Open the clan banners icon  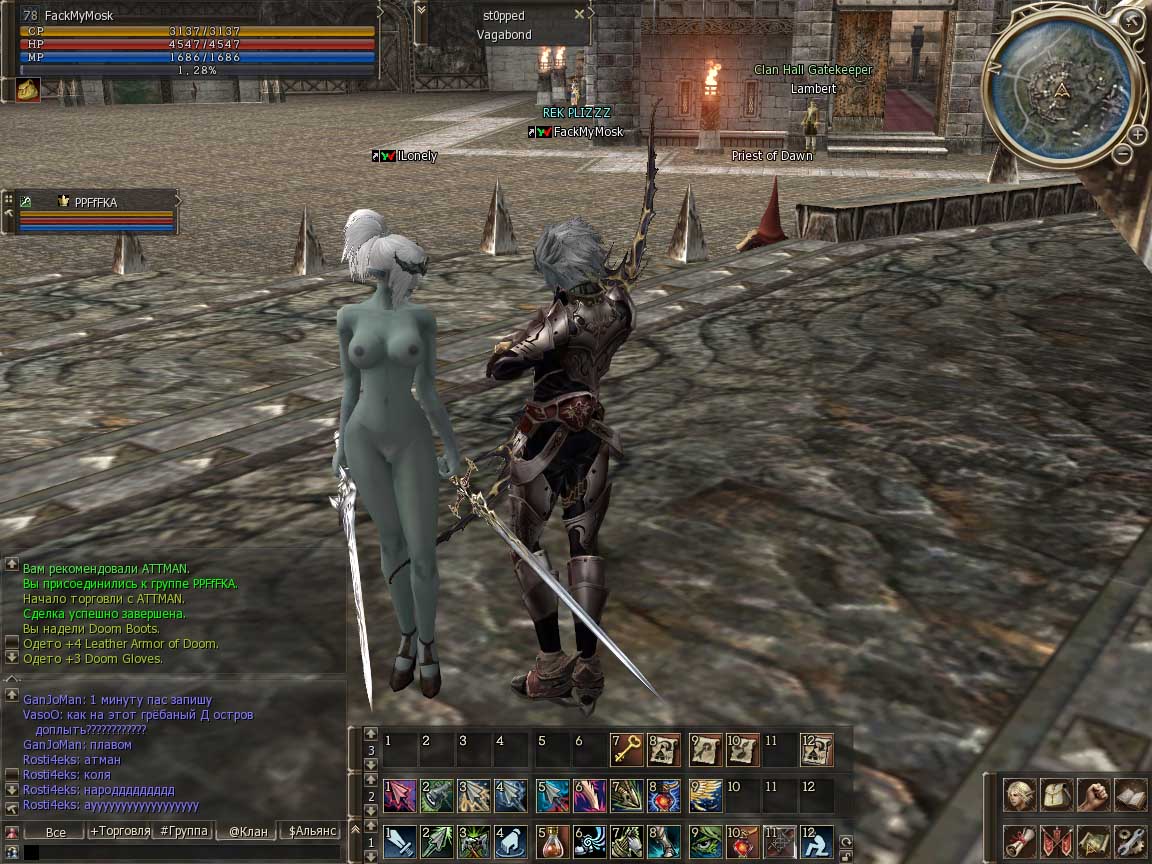tap(1056, 841)
